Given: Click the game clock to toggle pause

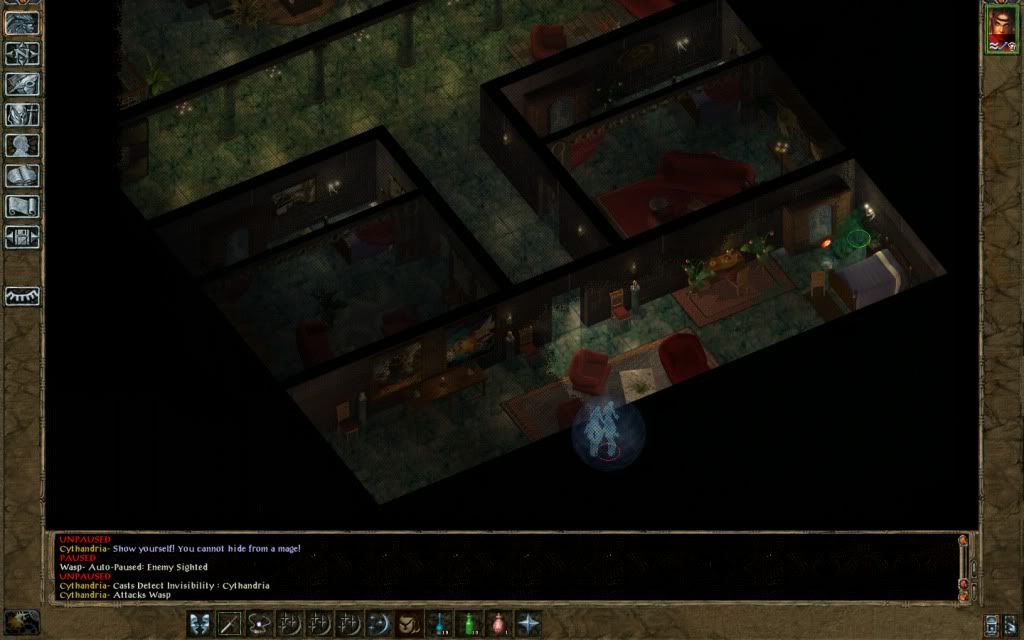Looking at the screenshot, I should coord(22,621).
